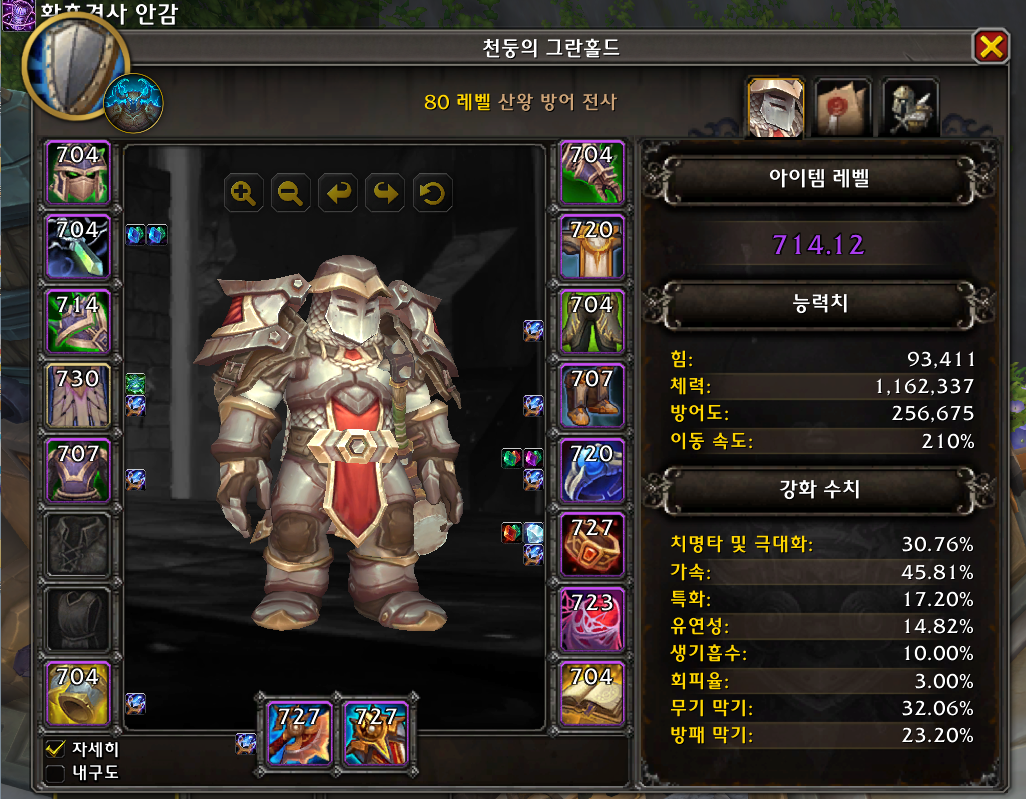
Task: Open the red wax seal scroll tab
Action: click(x=843, y=107)
